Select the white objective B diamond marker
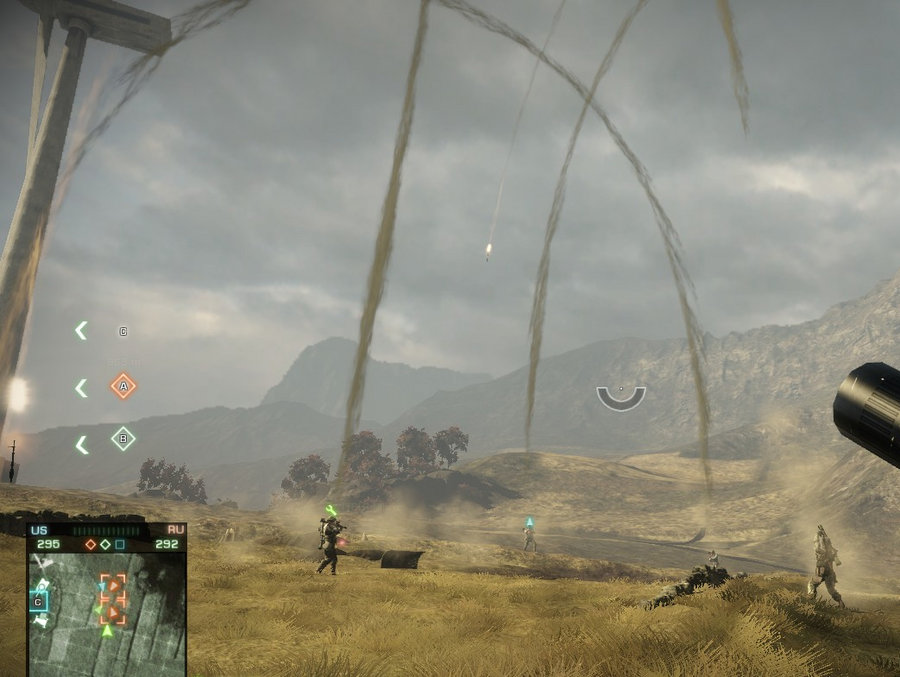Image resolution: width=900 pixels, height=677 pixels. [123, 438]
